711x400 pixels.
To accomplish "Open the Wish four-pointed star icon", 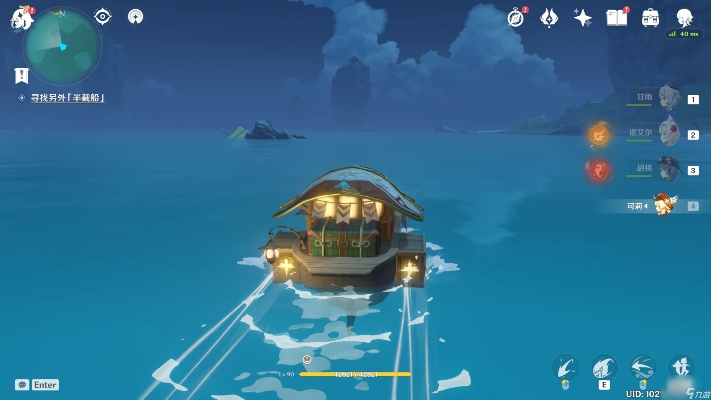I will 582,17.
